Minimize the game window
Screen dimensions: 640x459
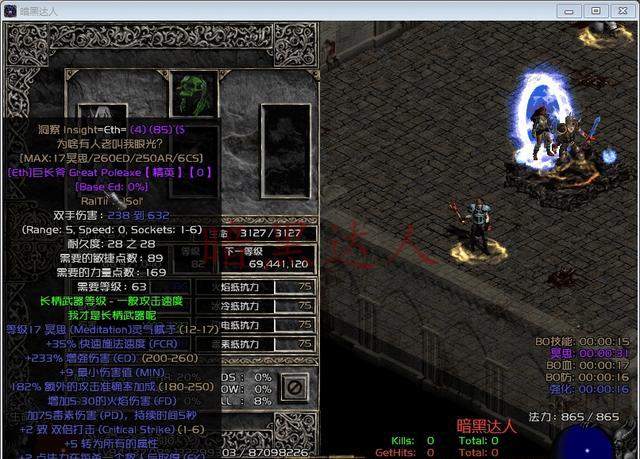click(x=572, y=10)
